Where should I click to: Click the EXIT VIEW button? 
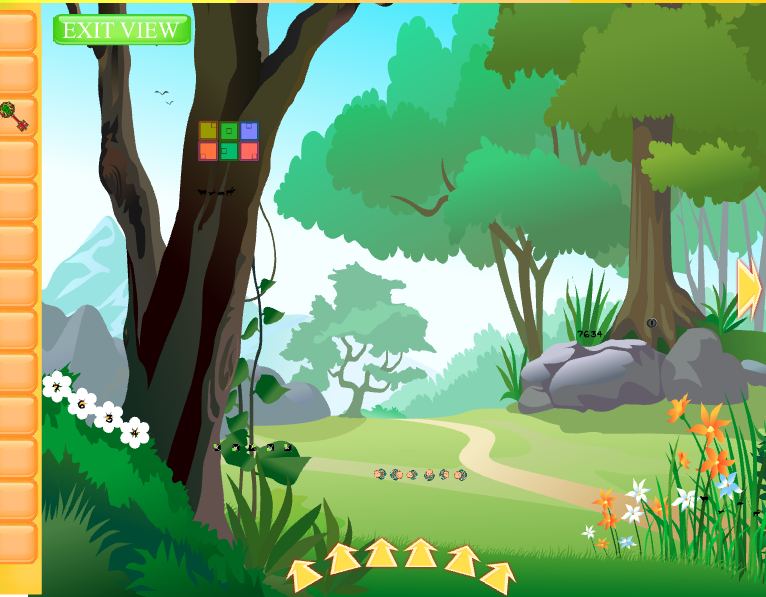(122, 30)
